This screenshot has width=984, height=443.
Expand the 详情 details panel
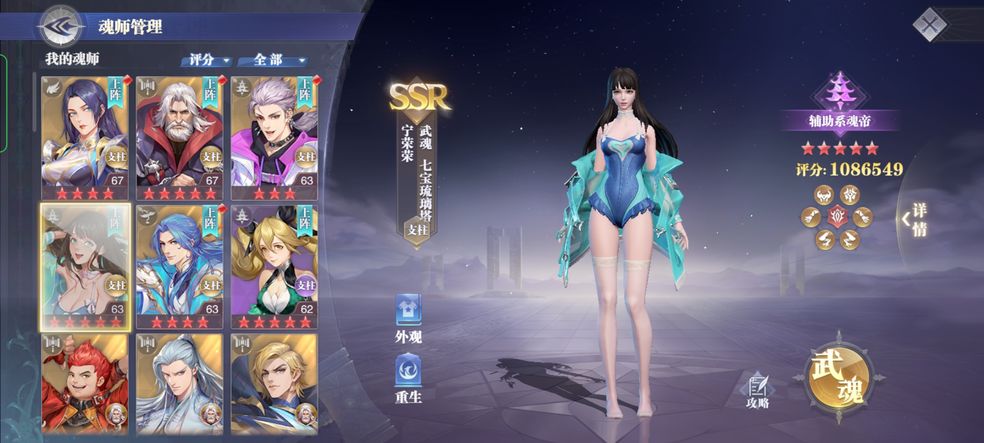pyautogui.click(x=914, y=220)
